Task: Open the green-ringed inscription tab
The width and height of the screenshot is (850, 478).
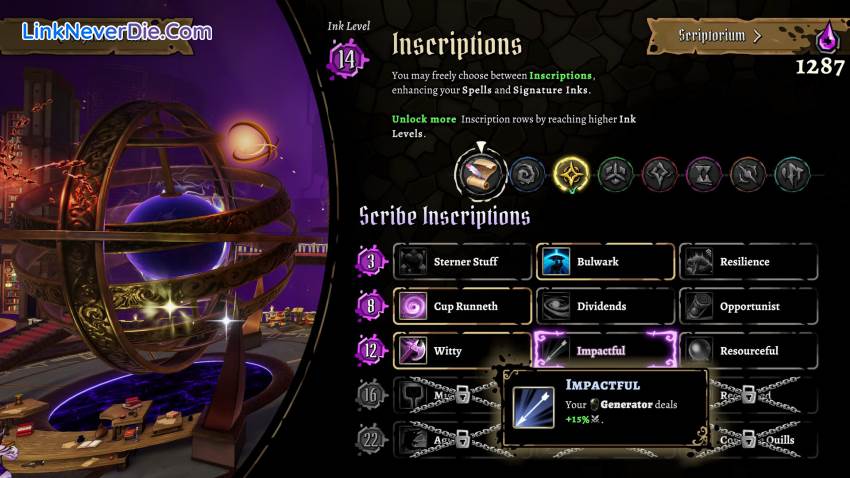Action: point(615,175)
